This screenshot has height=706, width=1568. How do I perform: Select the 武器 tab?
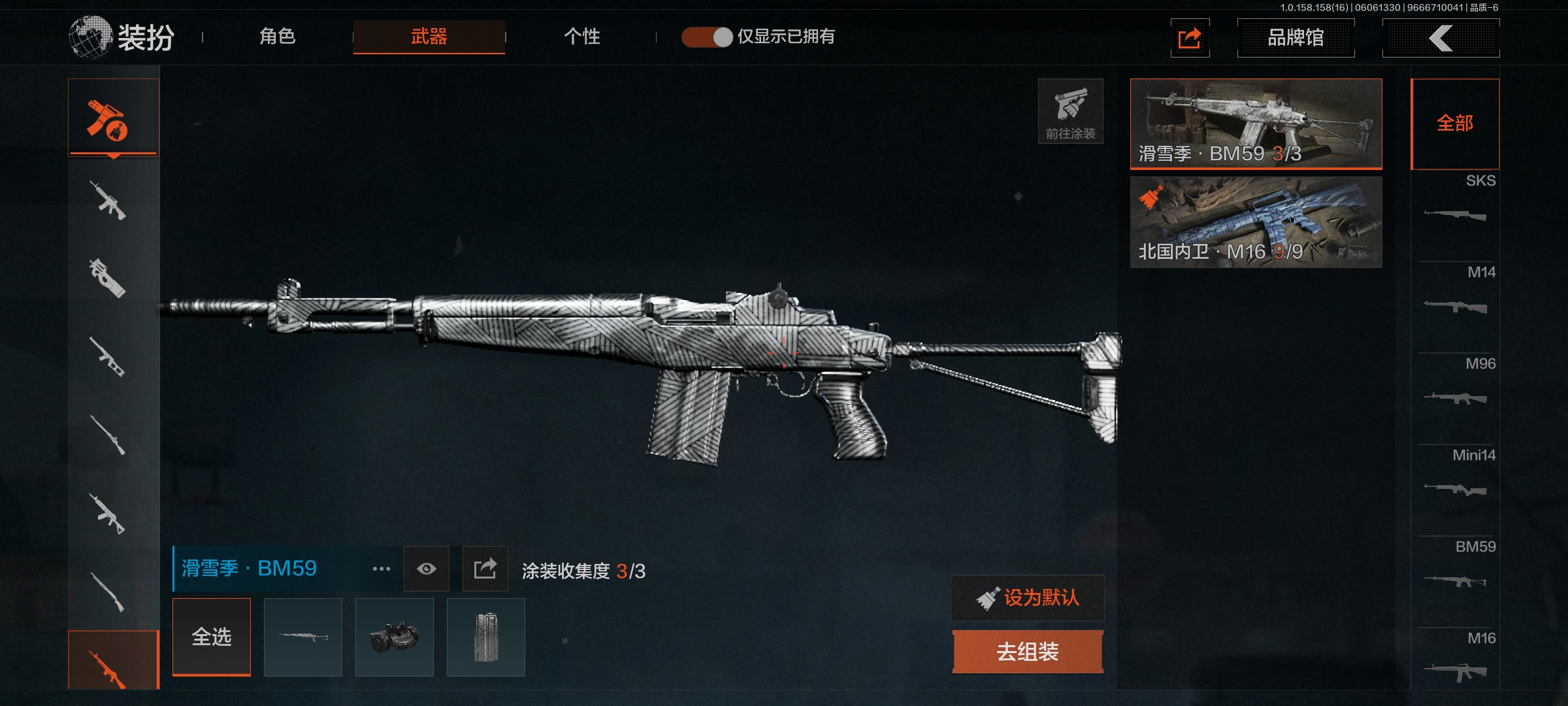click(x=429, y=37)
